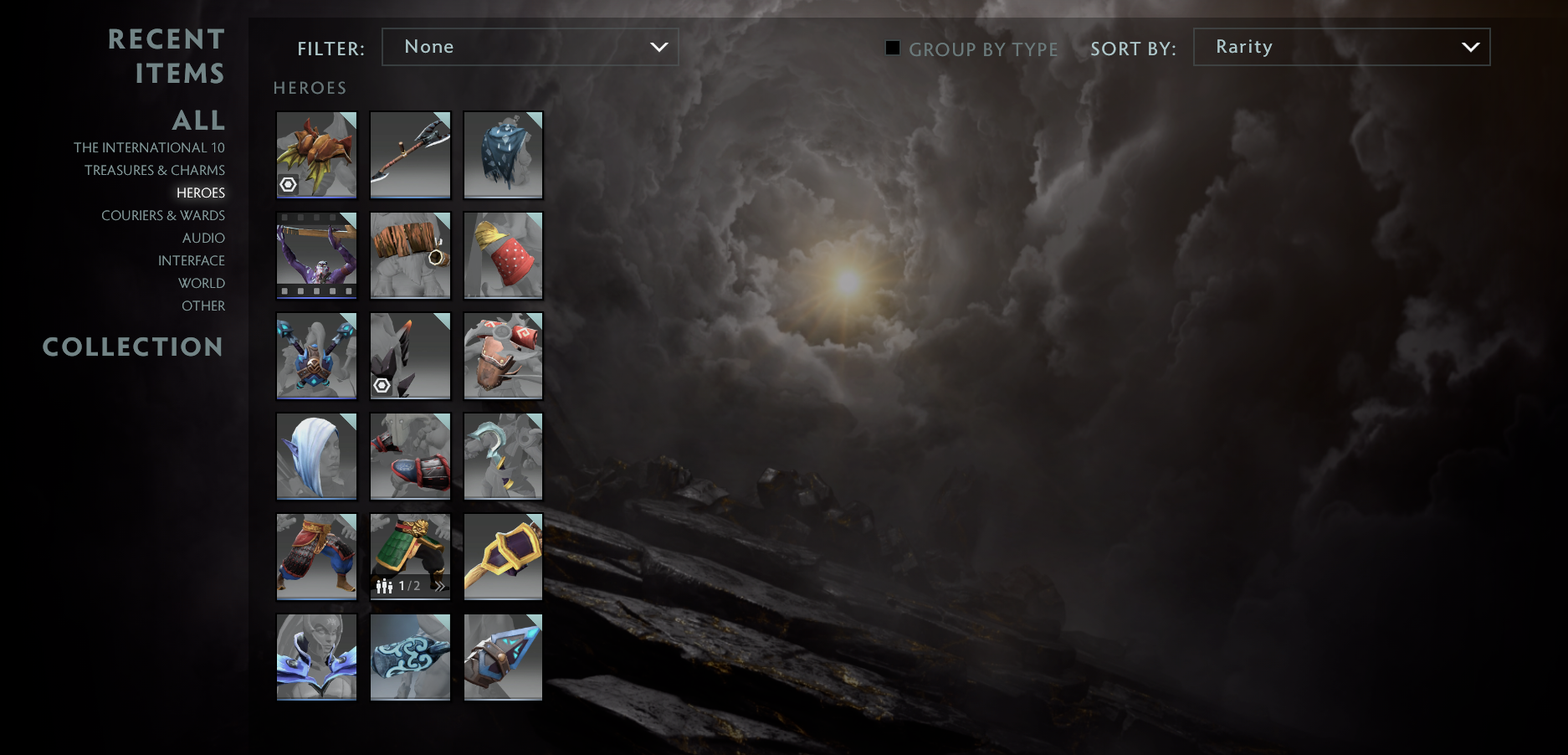
Task: Click the red thimble item thumbnail
Action: click(x=503, y=255)
